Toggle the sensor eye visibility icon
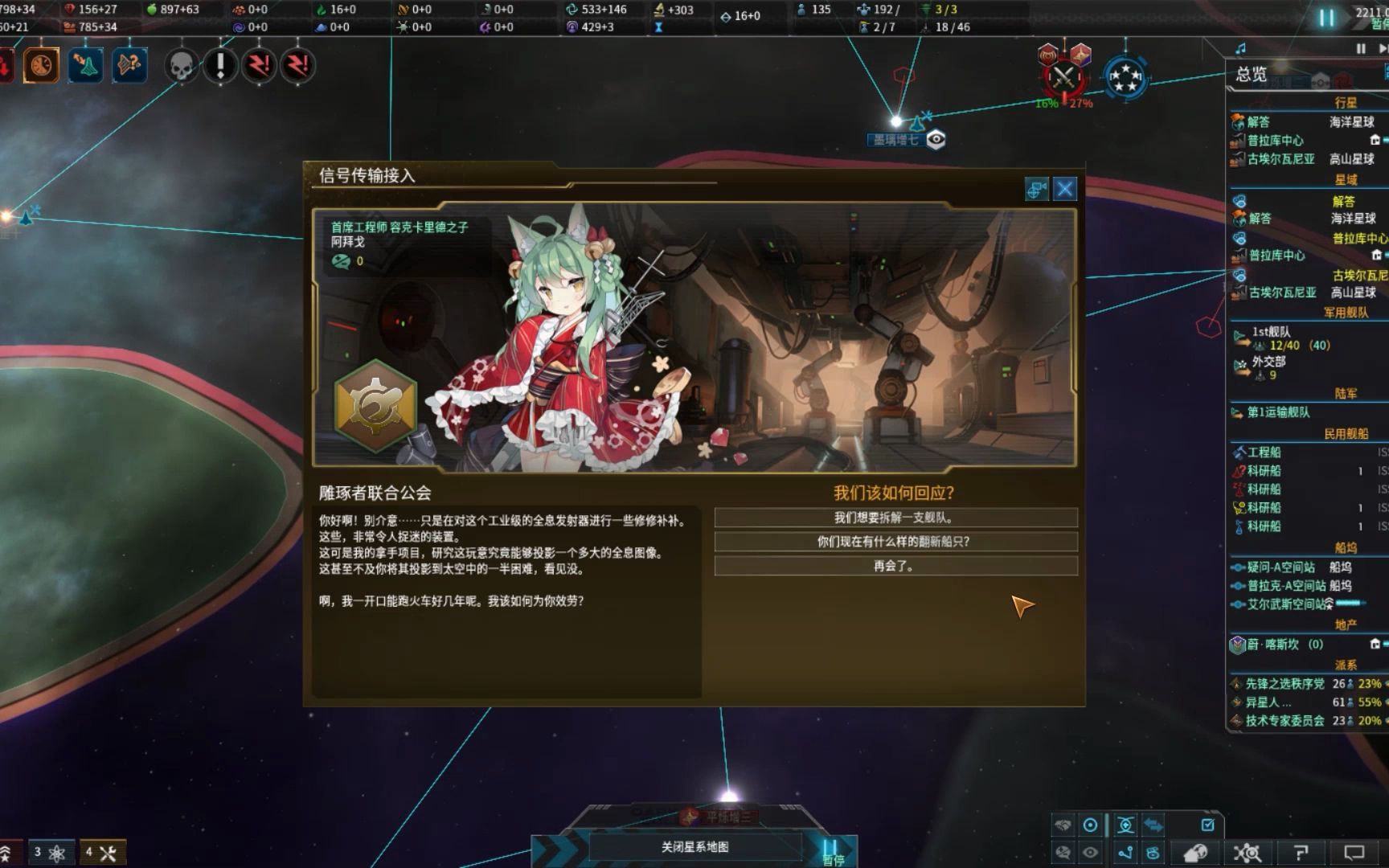Viewport: 1389px width, 868px height. pyautogui.click(x=1089, y=850)
